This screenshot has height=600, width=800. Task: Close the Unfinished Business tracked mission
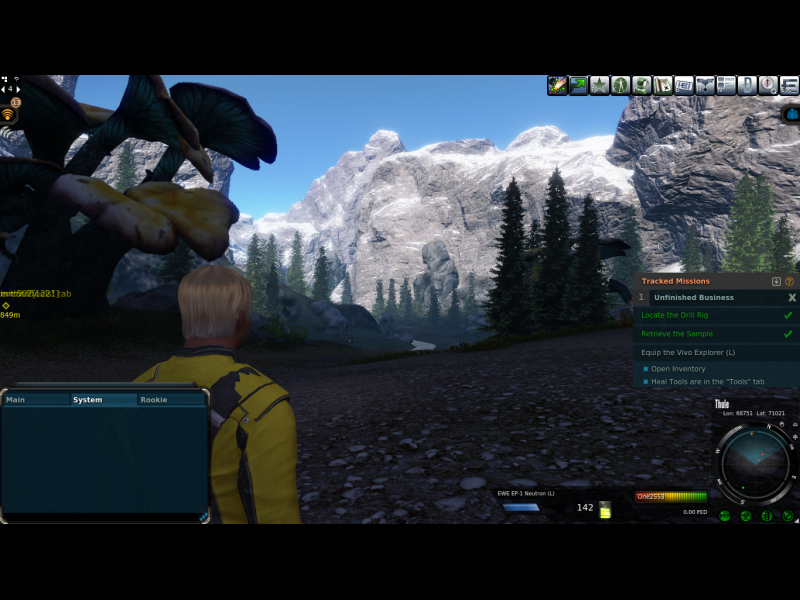(x=792, y=298)
